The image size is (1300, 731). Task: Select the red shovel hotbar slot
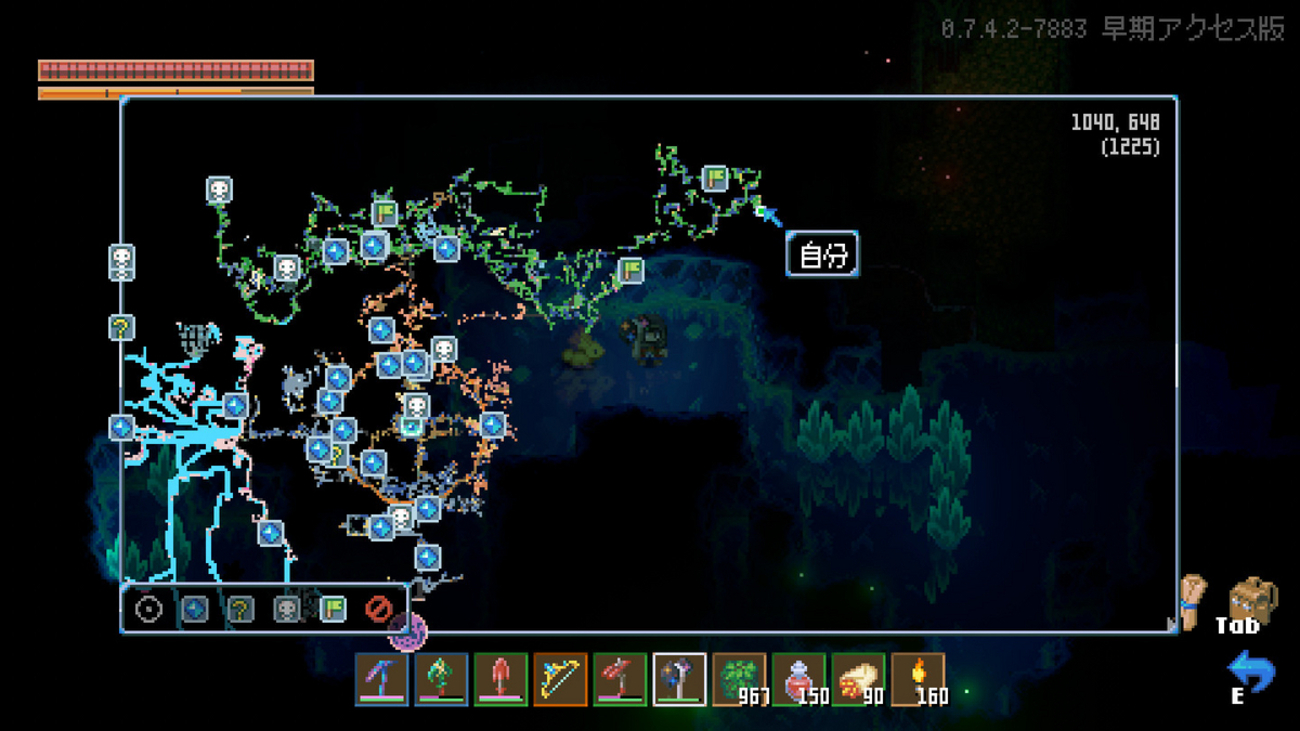coord(501,680)
